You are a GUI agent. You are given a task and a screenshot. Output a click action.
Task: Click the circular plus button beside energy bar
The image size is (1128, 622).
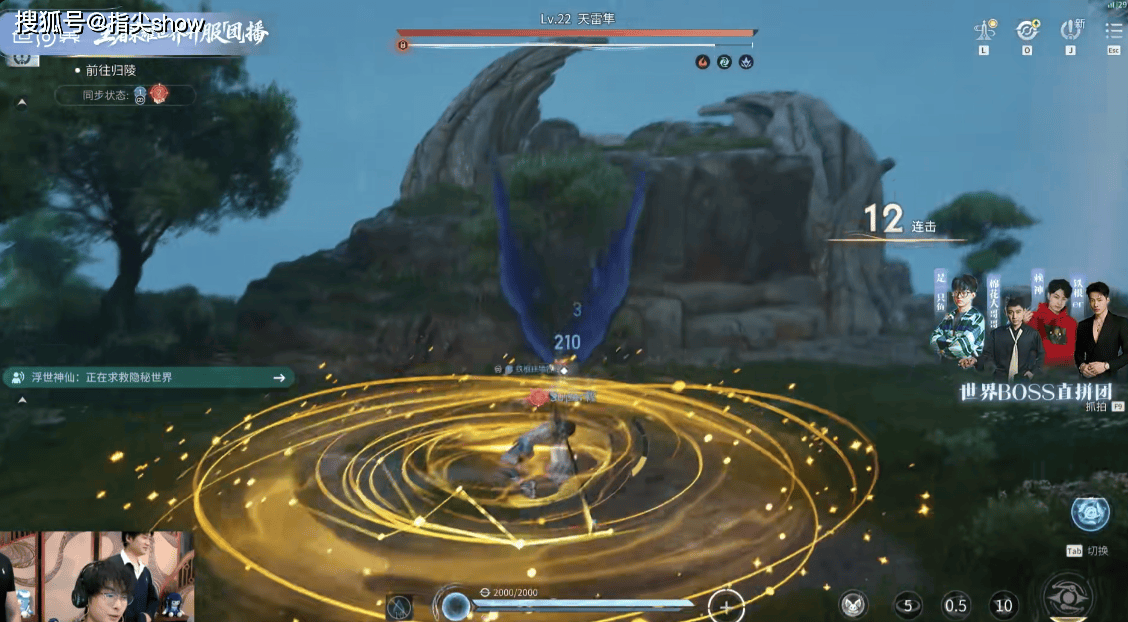click(725, 605)
